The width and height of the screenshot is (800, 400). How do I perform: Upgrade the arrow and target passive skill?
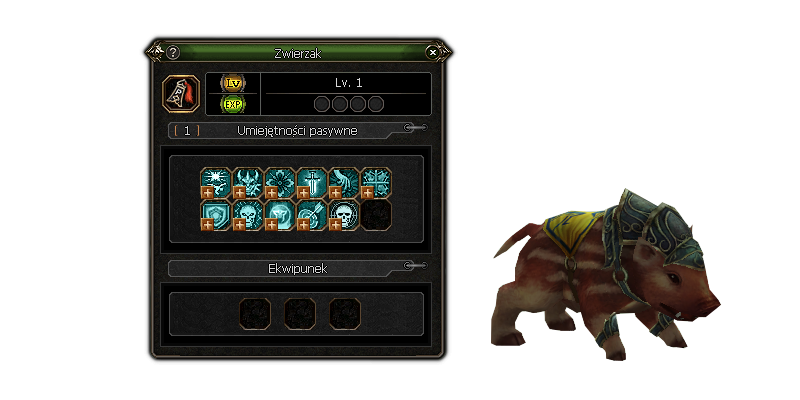(x=303, y=224)
